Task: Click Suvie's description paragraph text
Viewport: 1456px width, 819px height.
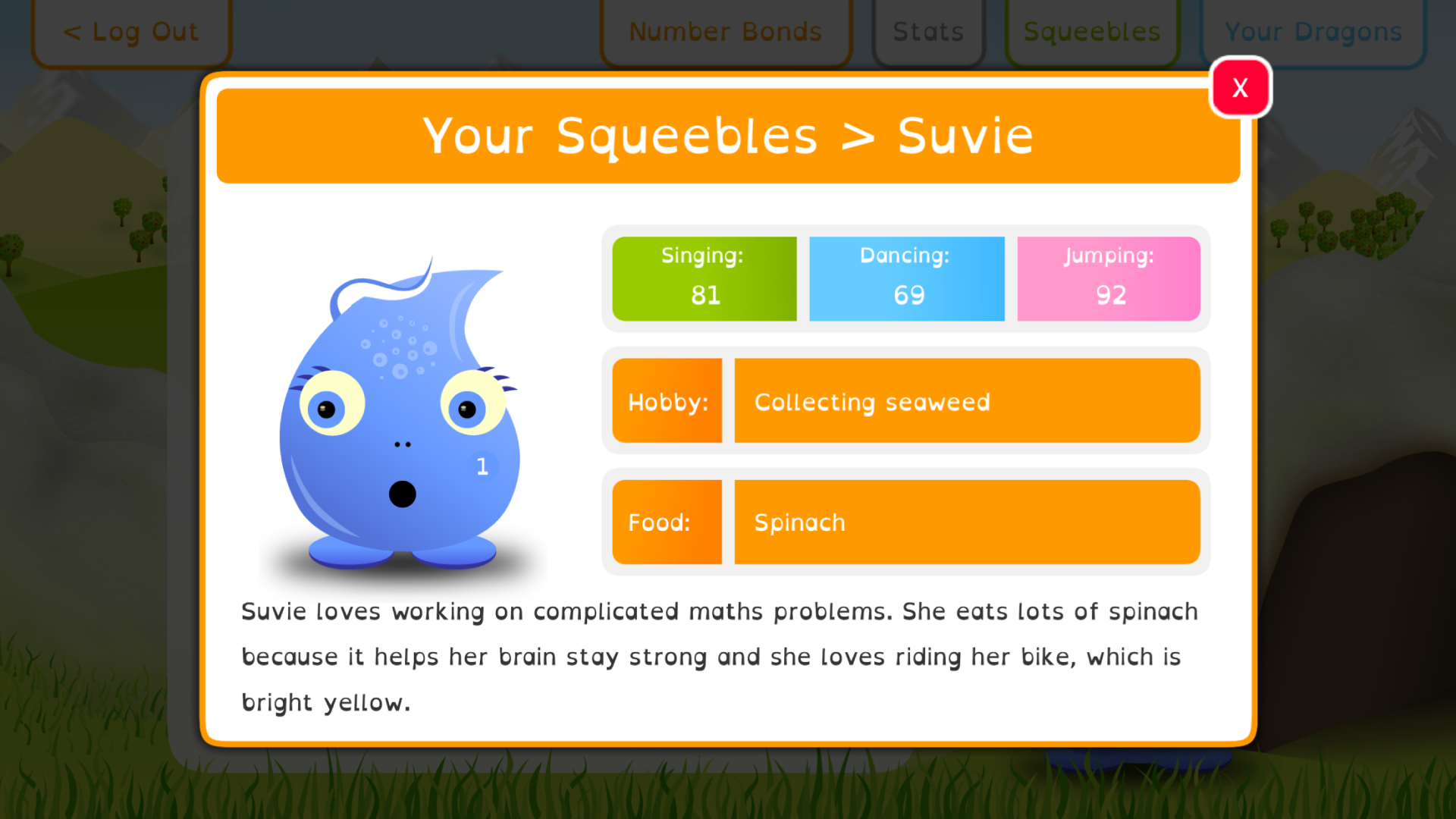Action: pos(719,656)
